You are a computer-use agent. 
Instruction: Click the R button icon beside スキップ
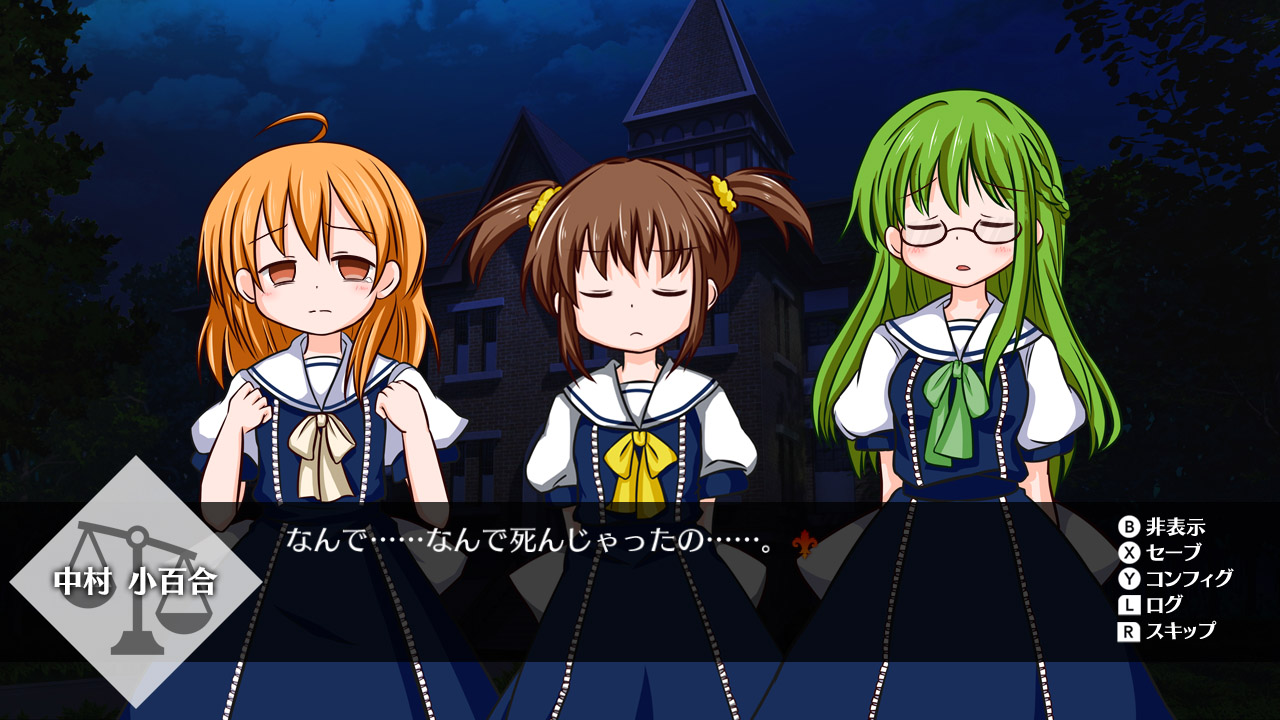point(1128,632)
